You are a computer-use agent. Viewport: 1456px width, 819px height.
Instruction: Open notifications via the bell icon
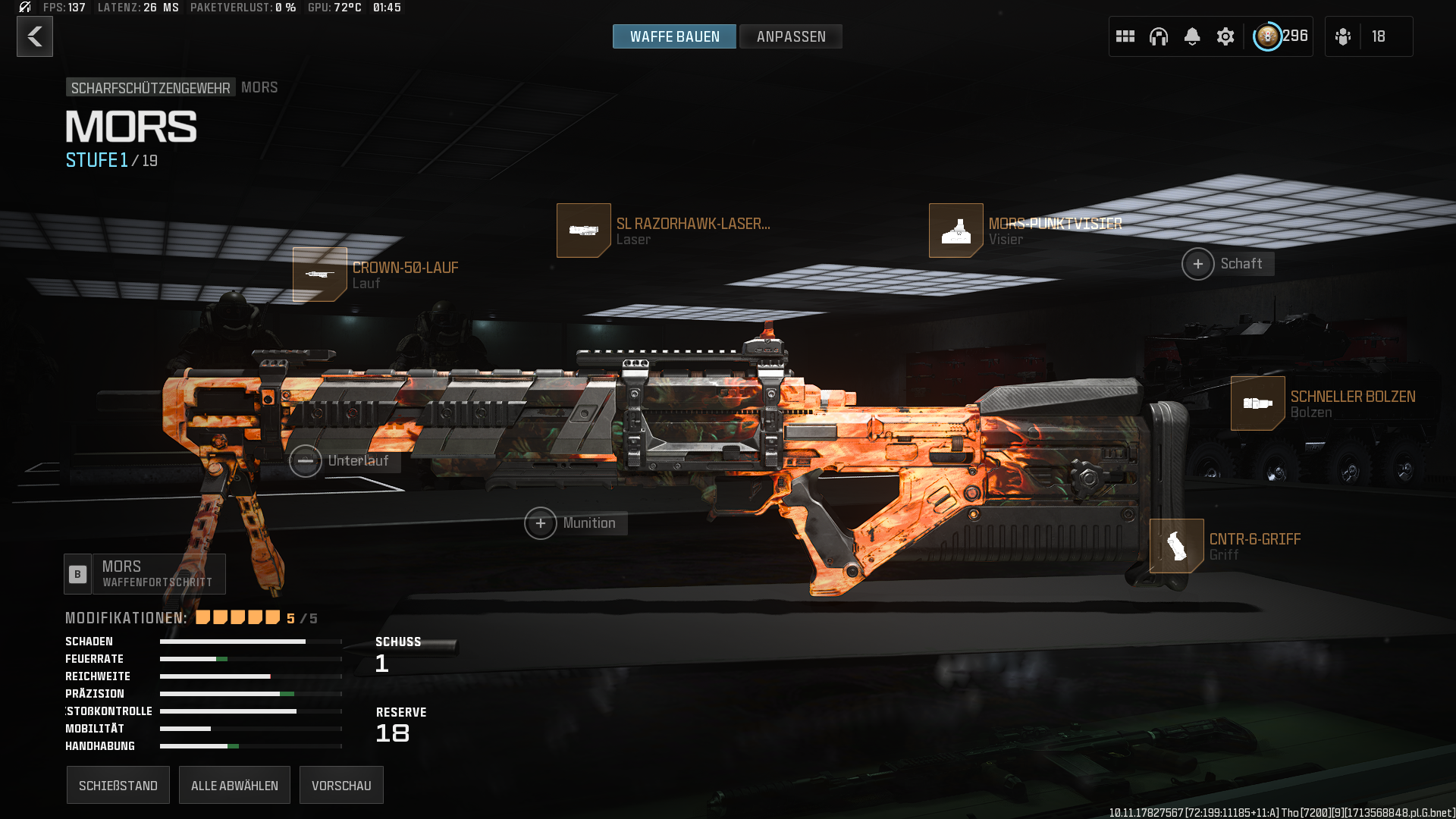(1192, 36)
